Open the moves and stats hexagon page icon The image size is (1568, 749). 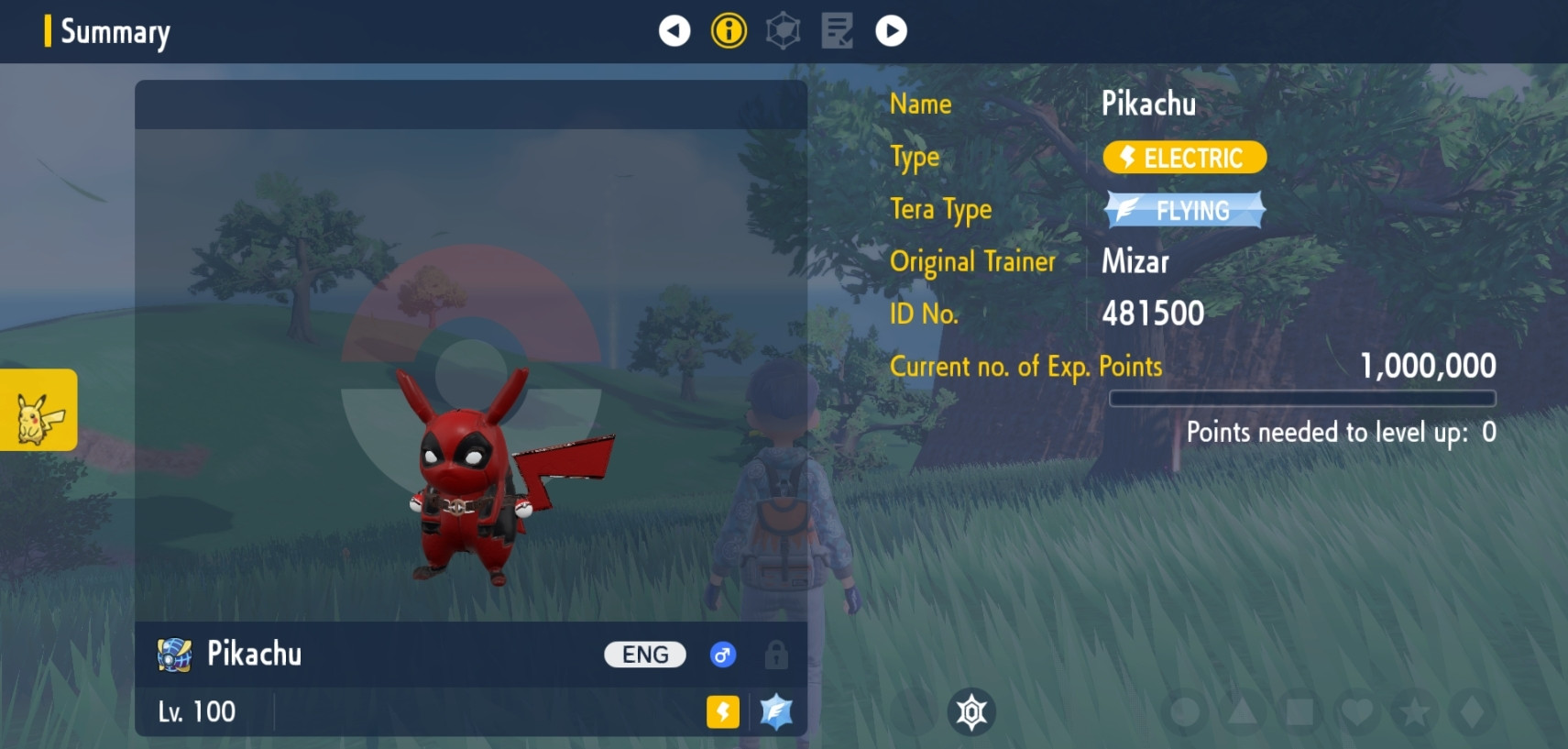click(x=784, y=30)
